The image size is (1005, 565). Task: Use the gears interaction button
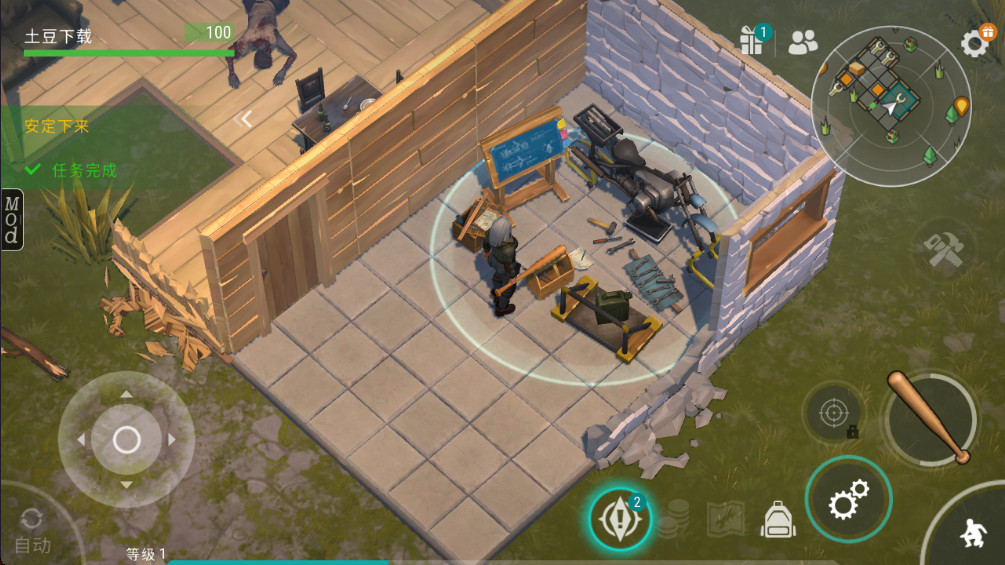coord(848,499)
